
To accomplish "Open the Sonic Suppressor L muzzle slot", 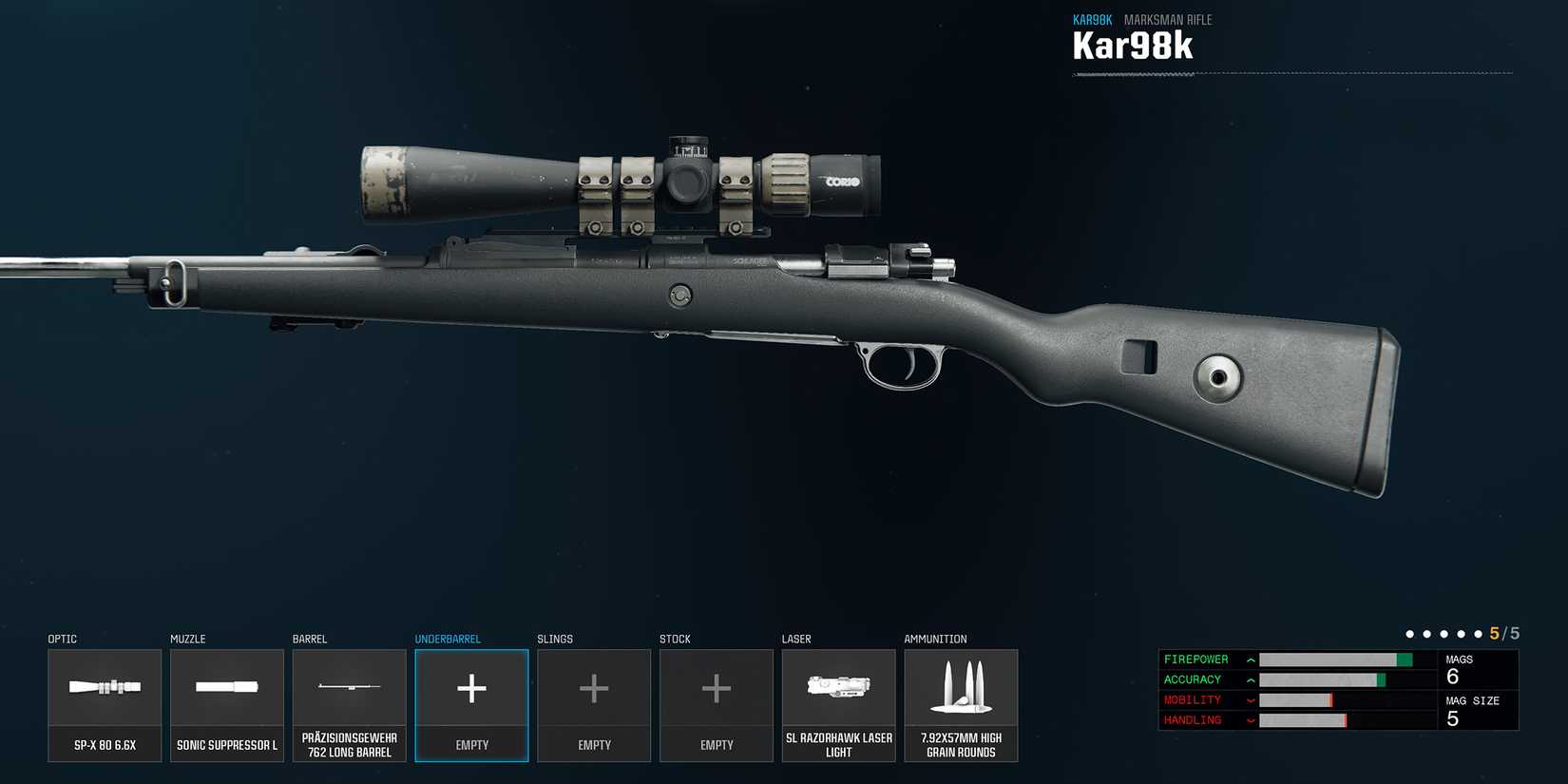I will 227,705.
